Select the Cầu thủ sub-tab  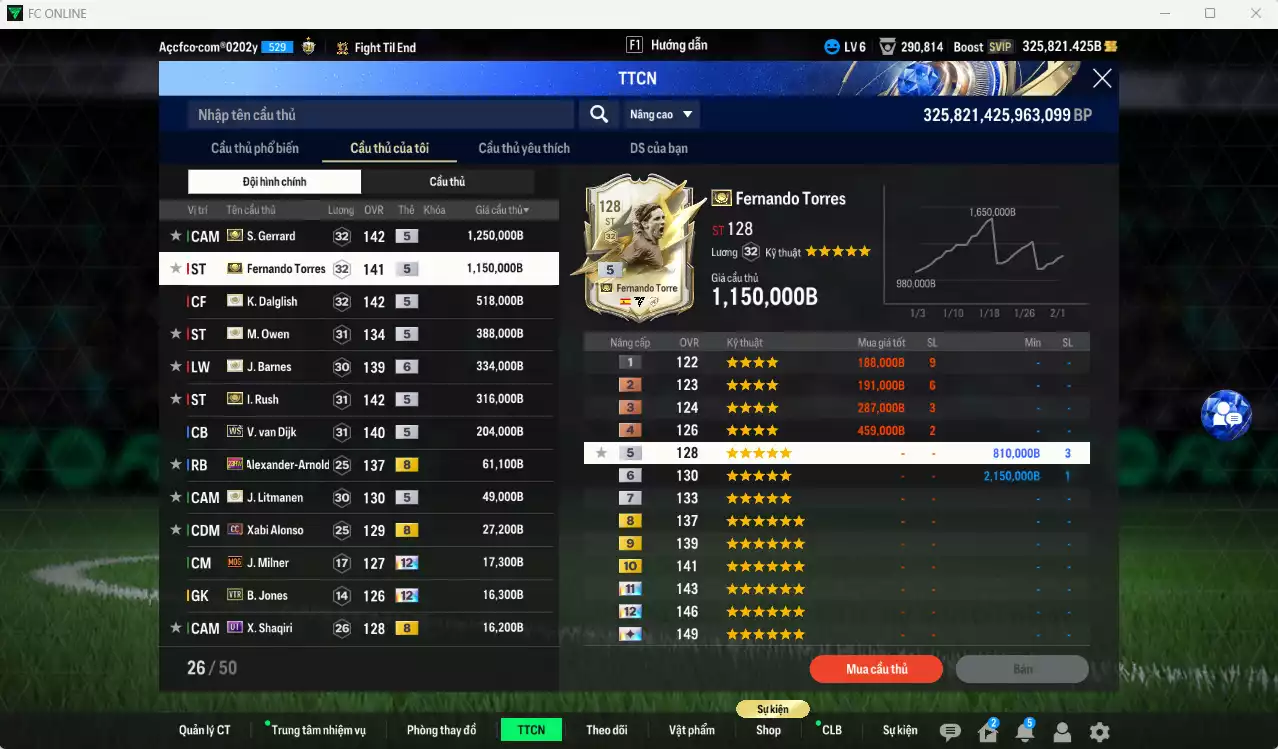447,182
